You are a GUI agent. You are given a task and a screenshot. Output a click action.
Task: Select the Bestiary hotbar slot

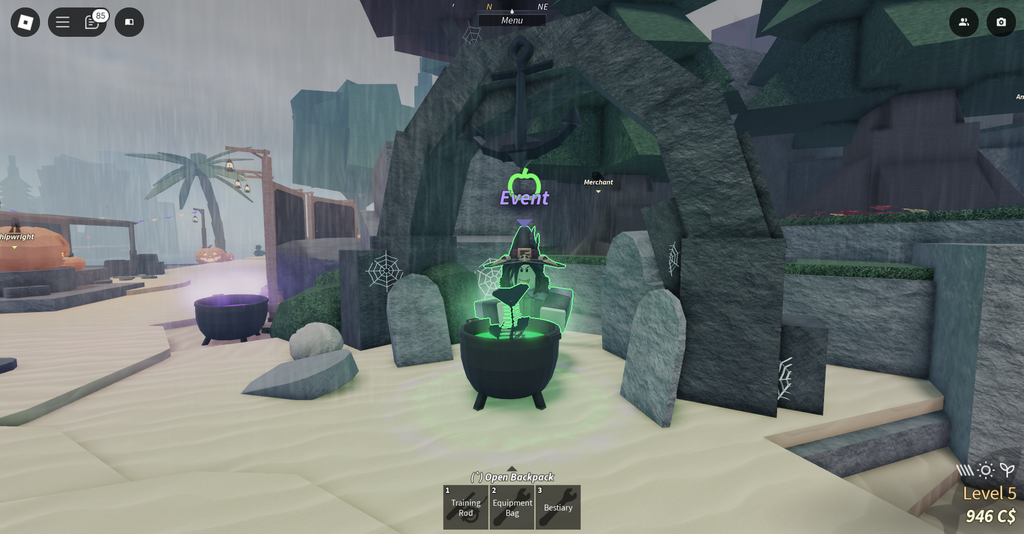pyautogui.click(x=558, y=507)
